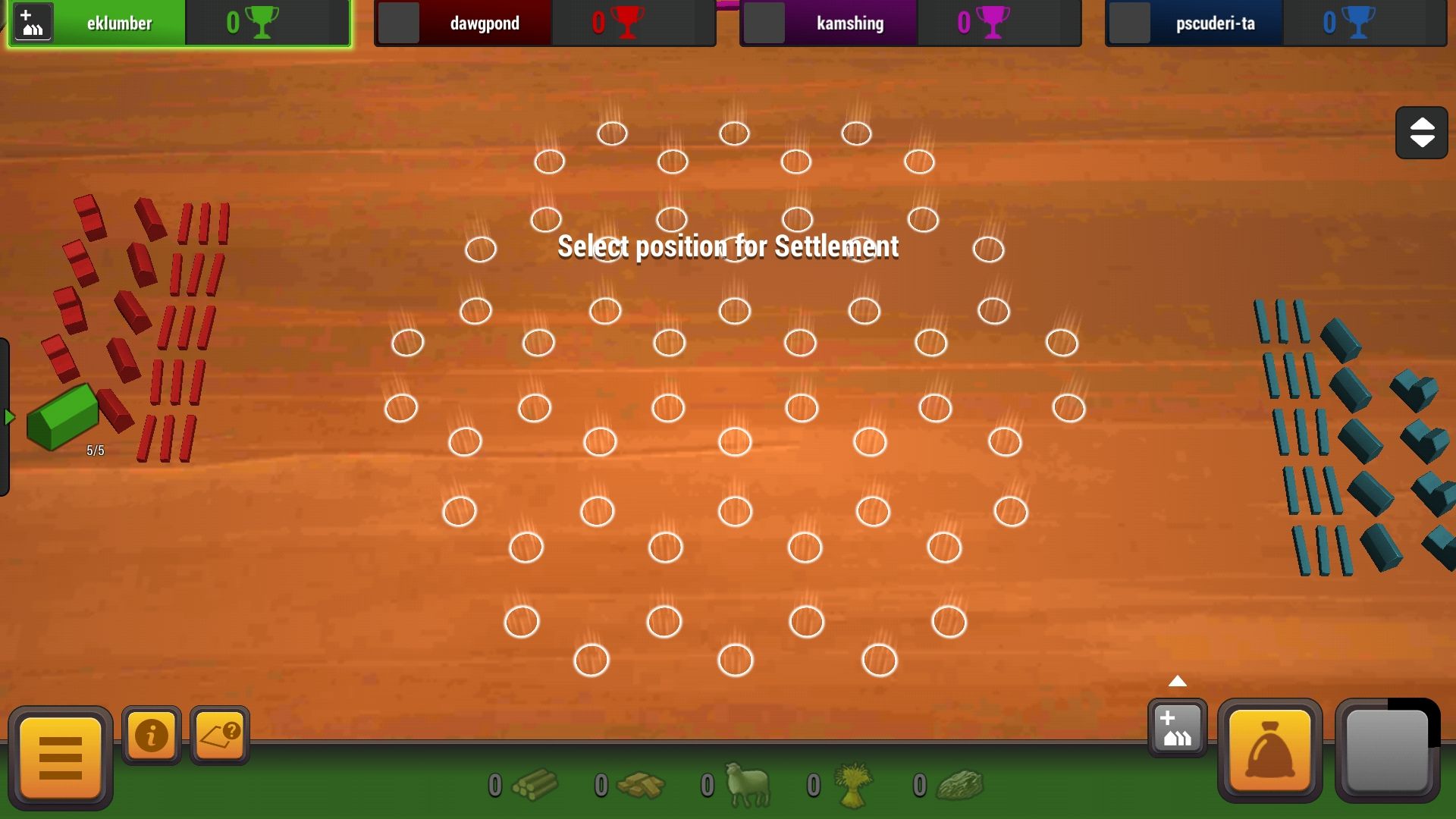Click the red trophy icon beside dawgpond

coord(626,23)
